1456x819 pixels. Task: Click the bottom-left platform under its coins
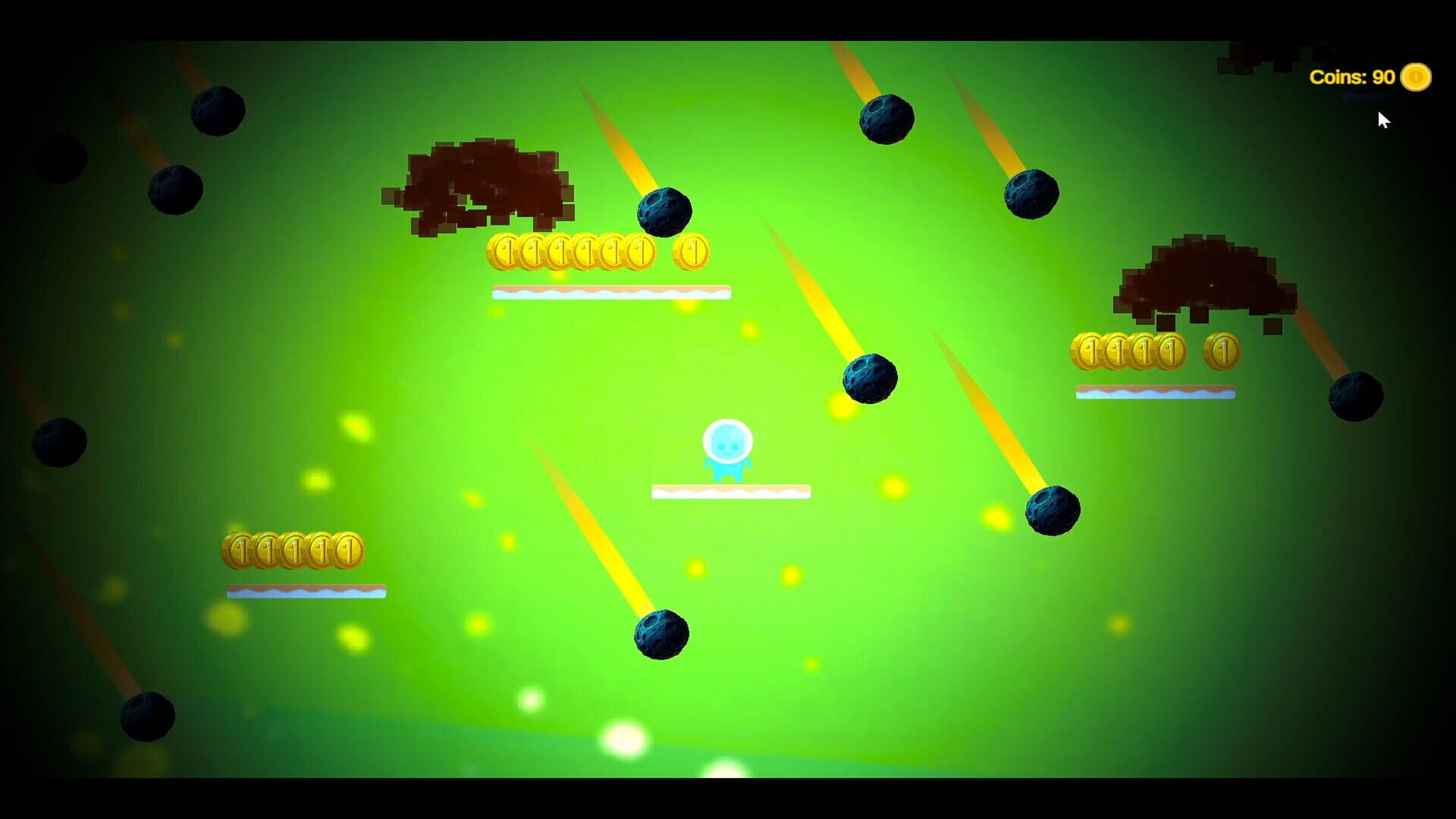tap(307, 588)
